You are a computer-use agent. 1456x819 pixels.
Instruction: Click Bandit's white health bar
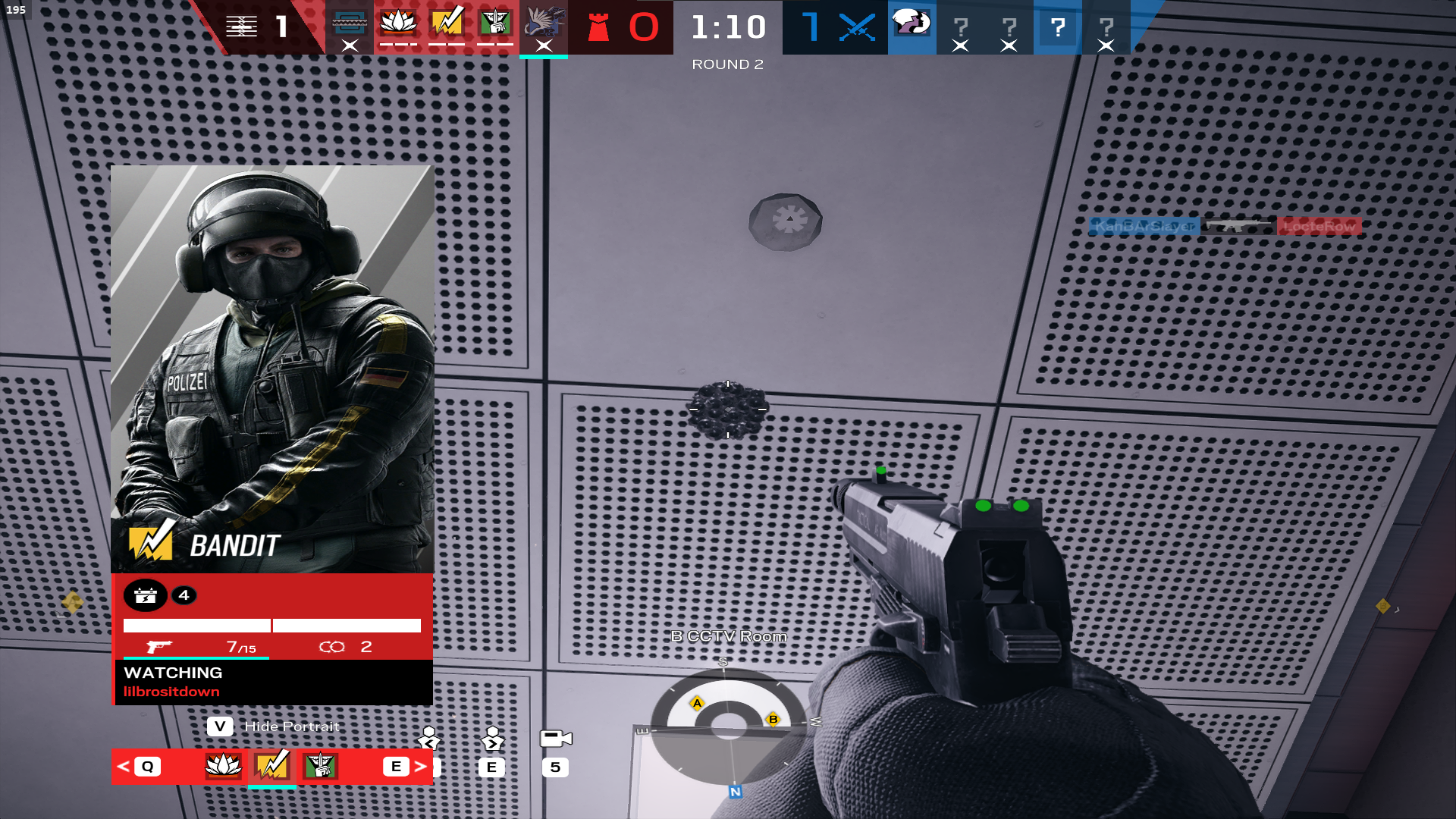click(x=196, y=626)
